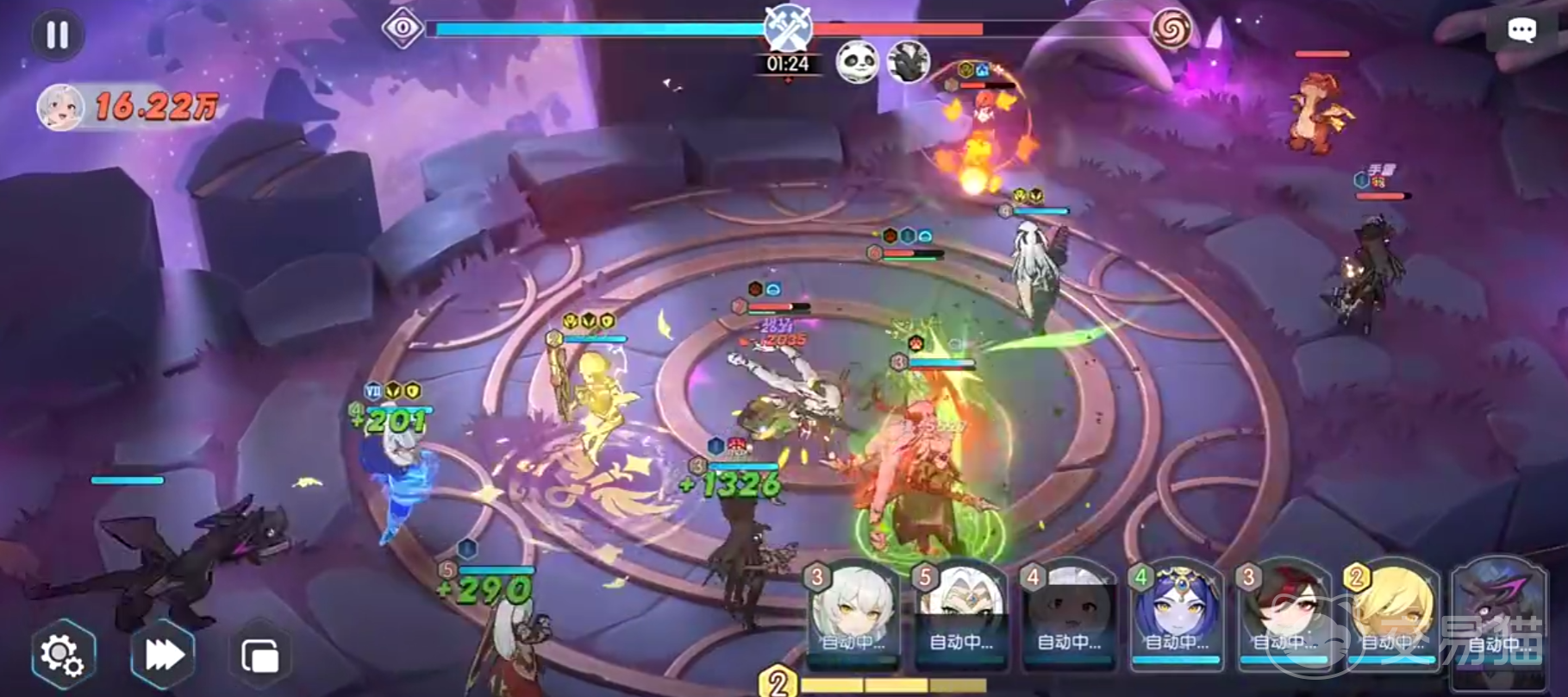Click the player avatar beside 16.22万
This screenshot has width=1568, height=697.
[60, 108]
